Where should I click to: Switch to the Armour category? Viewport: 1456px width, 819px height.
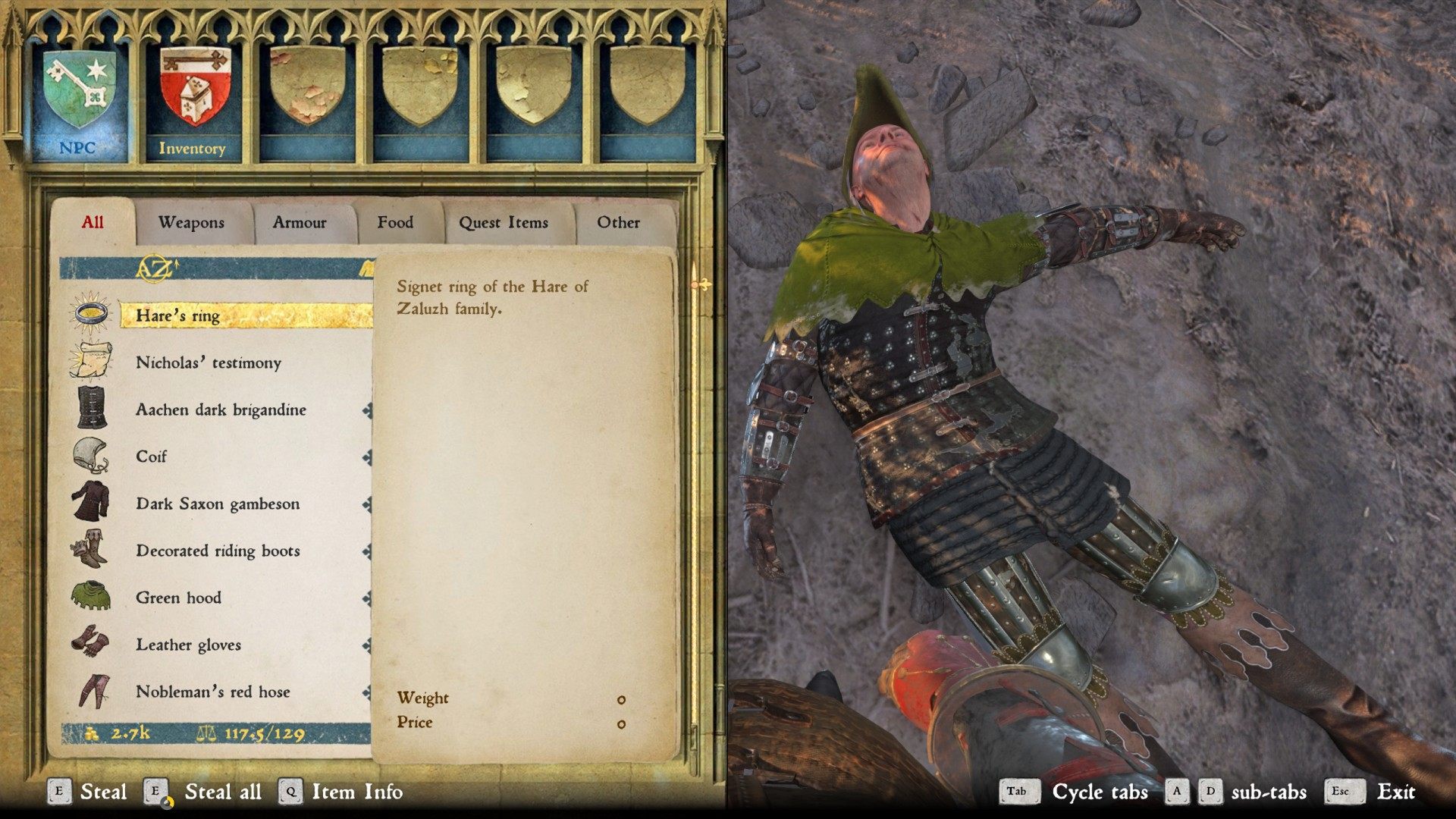[x=300, y=223]
